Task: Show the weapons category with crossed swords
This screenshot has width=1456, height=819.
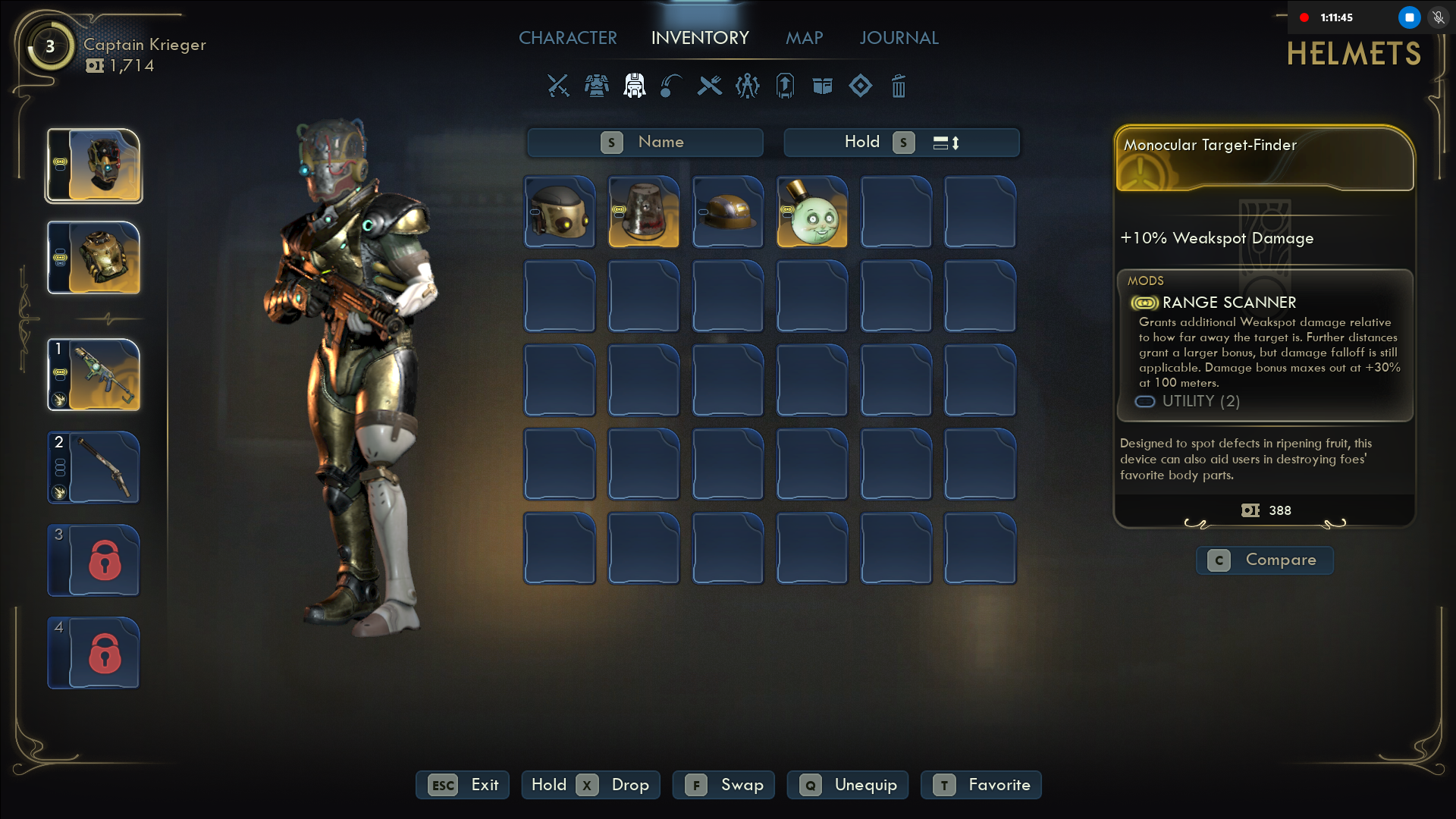Action: 558,86
